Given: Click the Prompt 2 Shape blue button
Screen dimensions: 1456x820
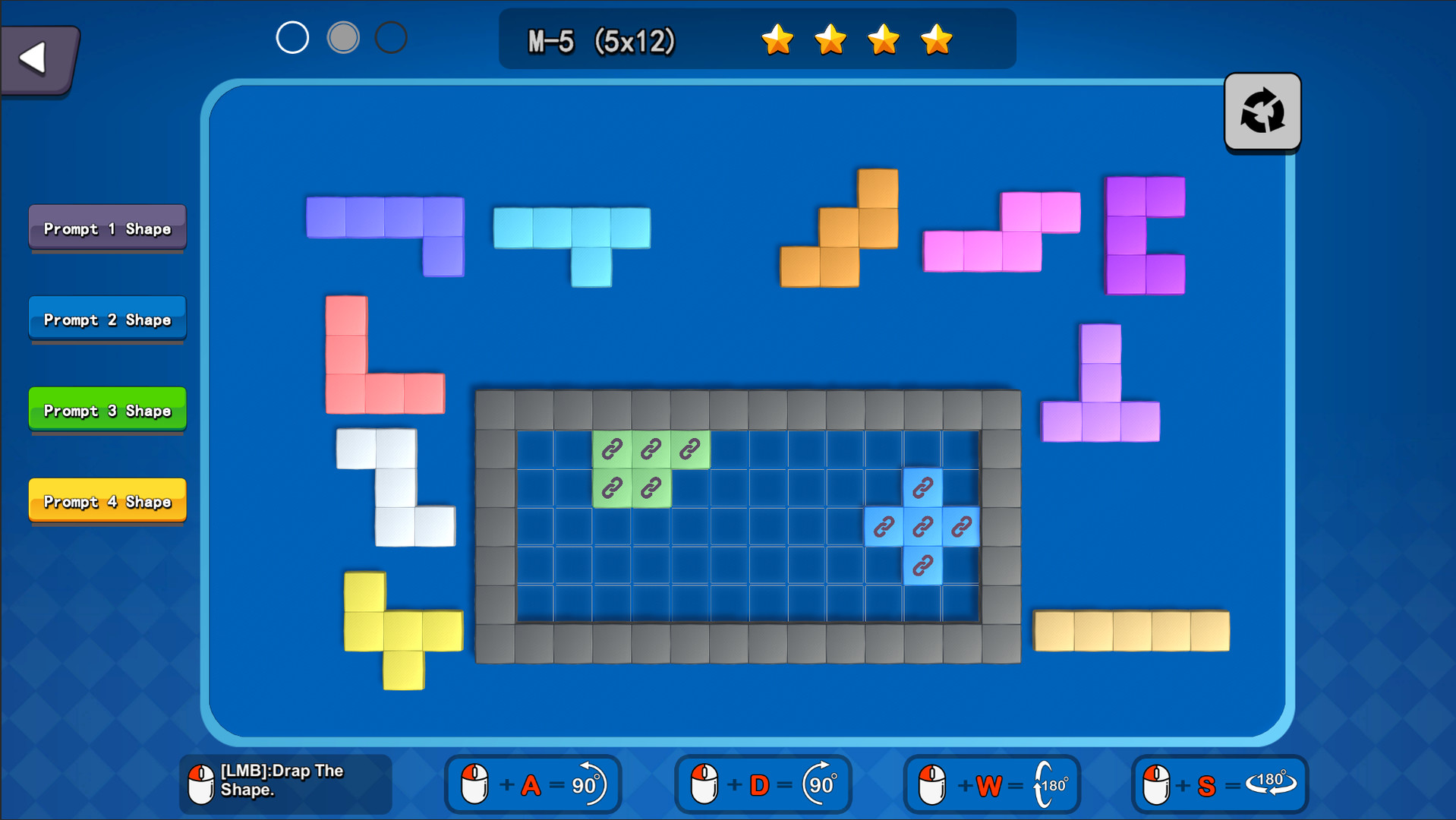Looking at the screenshot, I should (106, 319).
